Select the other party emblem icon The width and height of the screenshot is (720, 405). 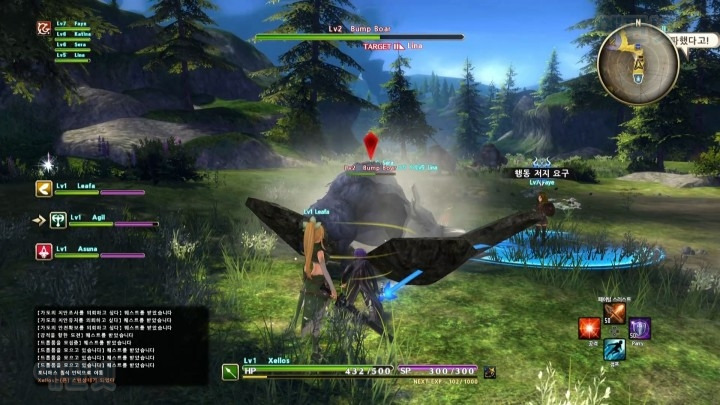[44, 29]
